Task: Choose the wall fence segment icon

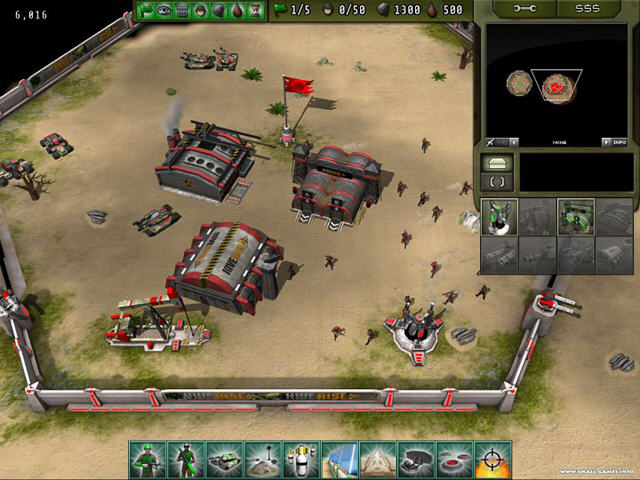Action: 339,459
